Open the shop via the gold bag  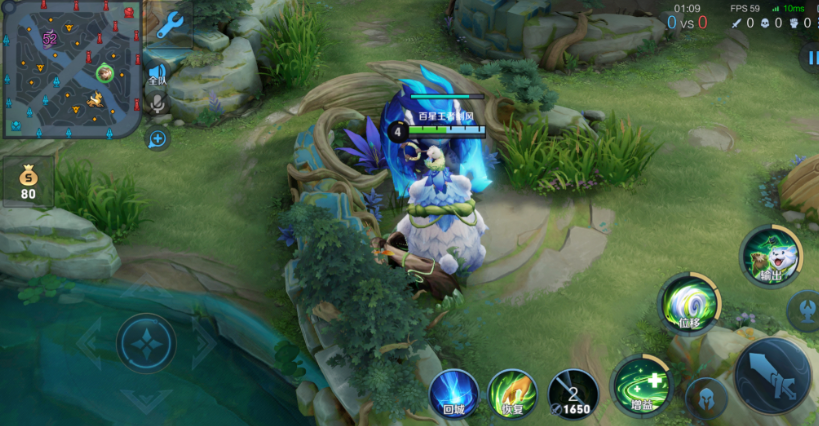(28, 181)
